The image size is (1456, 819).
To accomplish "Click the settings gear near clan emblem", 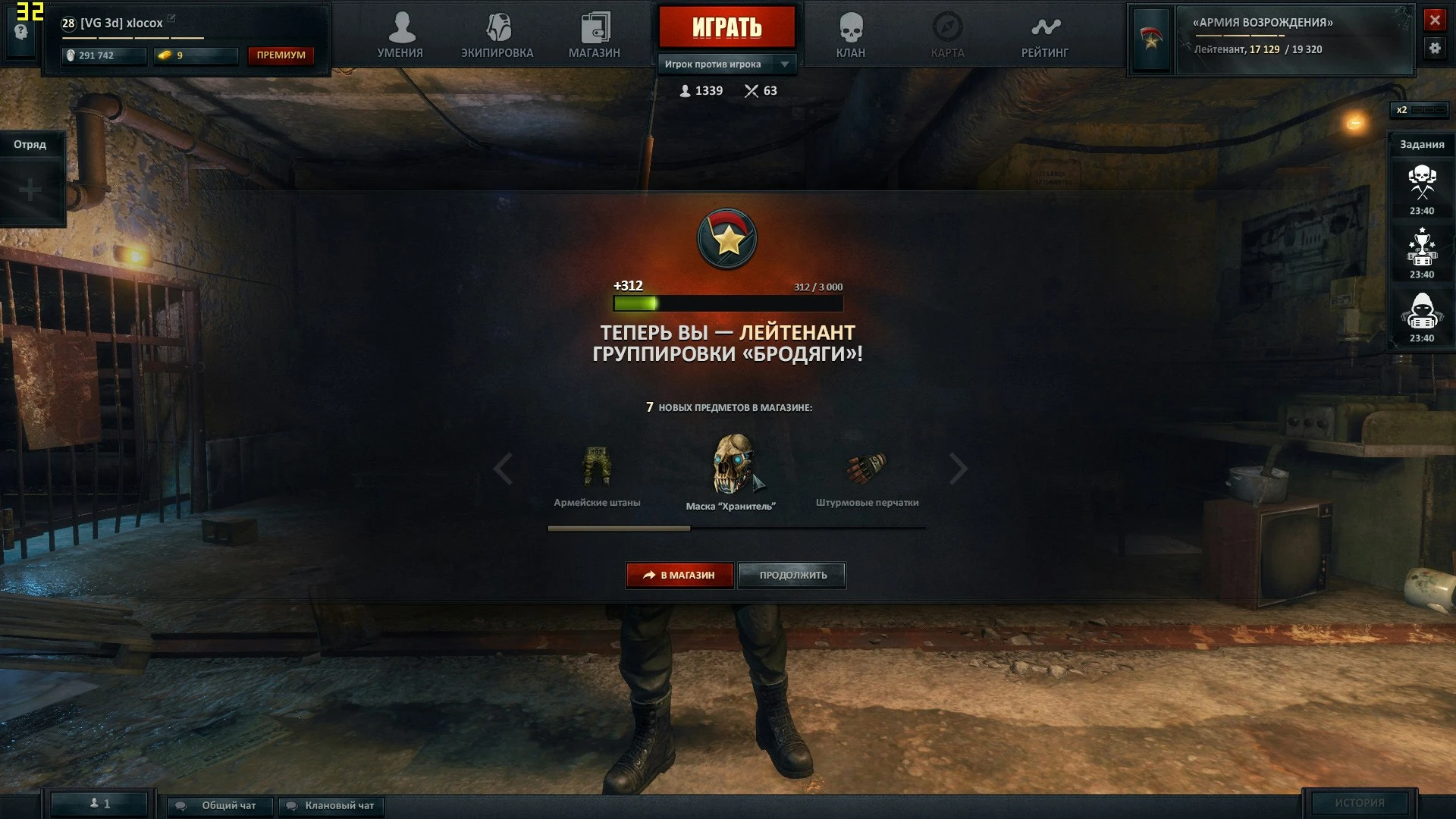I will click(x=1436, y=49).
